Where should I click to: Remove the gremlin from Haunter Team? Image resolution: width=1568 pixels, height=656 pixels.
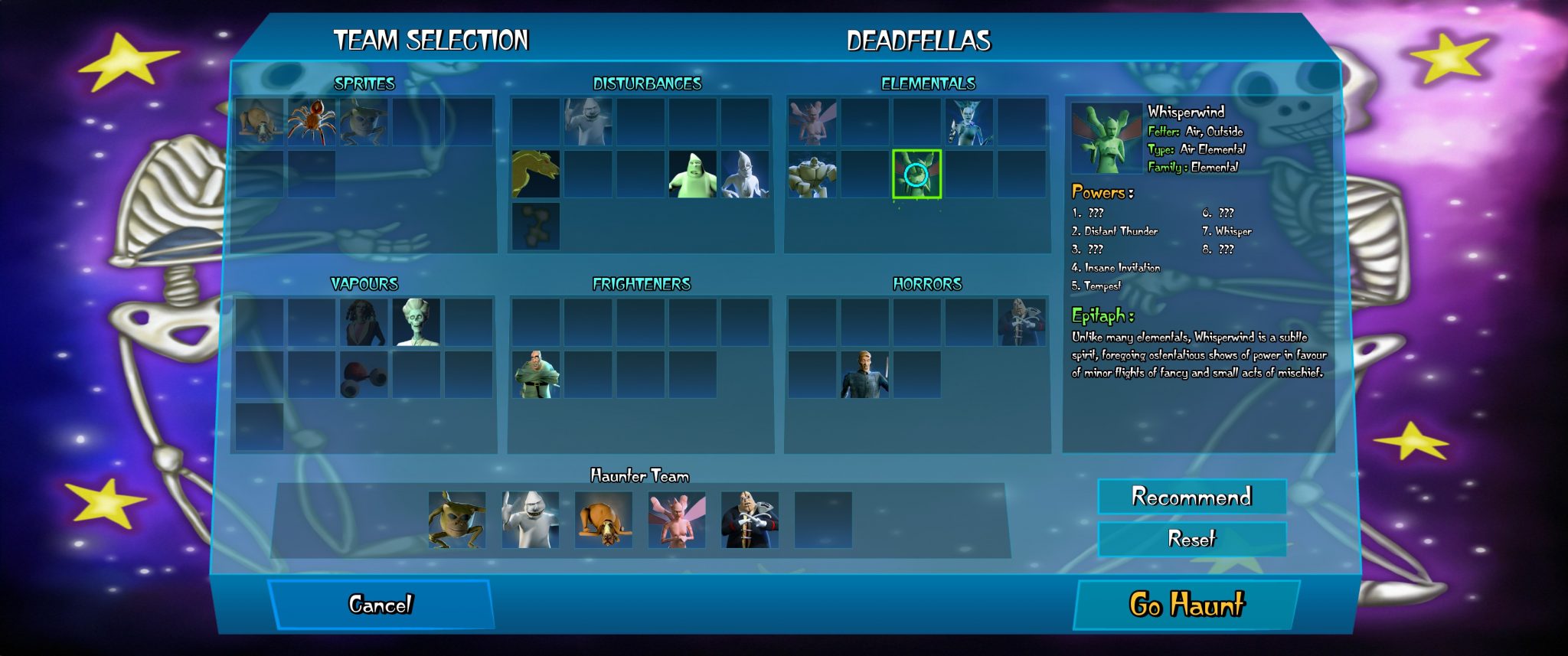457,520
